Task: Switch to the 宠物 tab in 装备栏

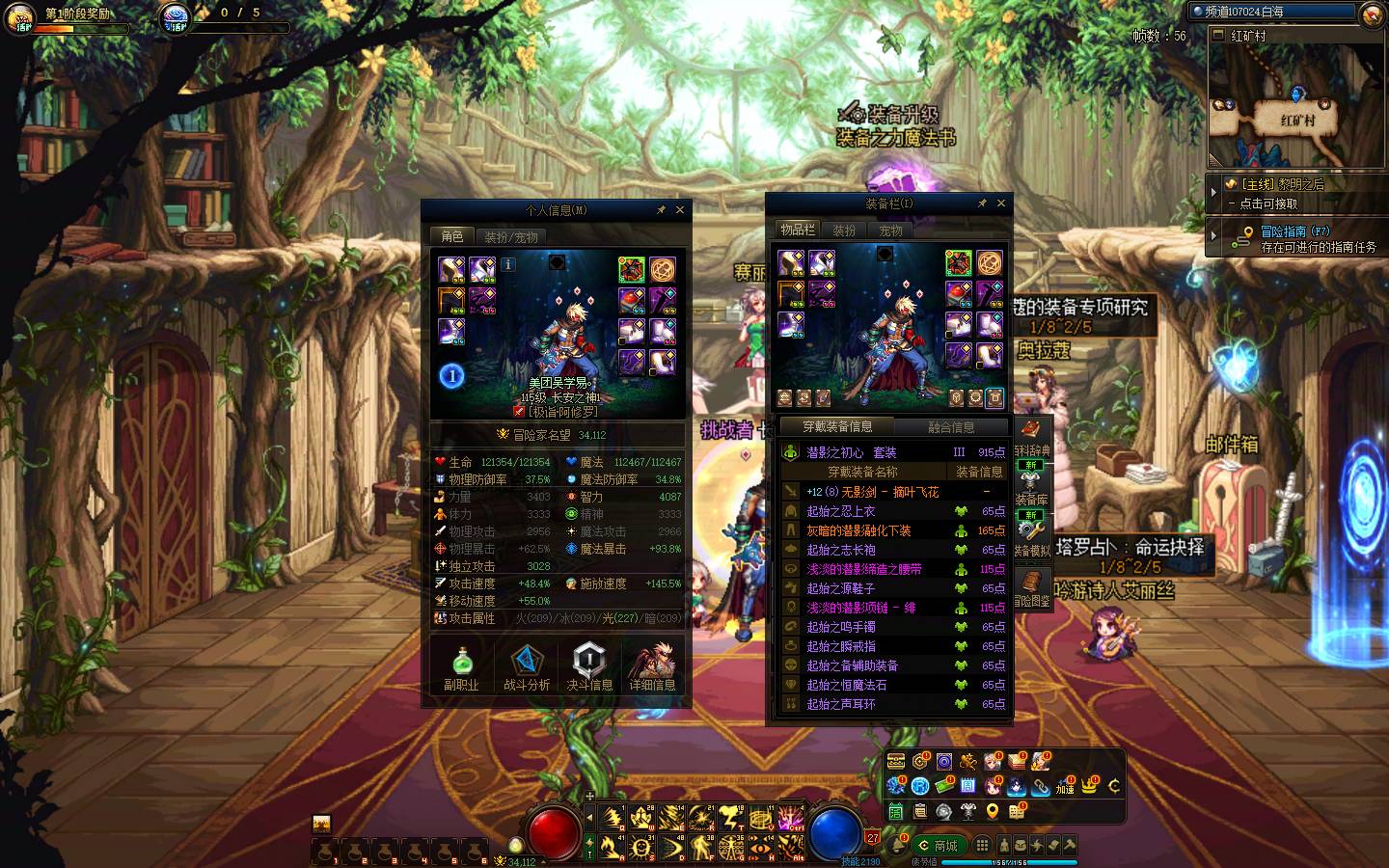Action: [x=890, y=231]
